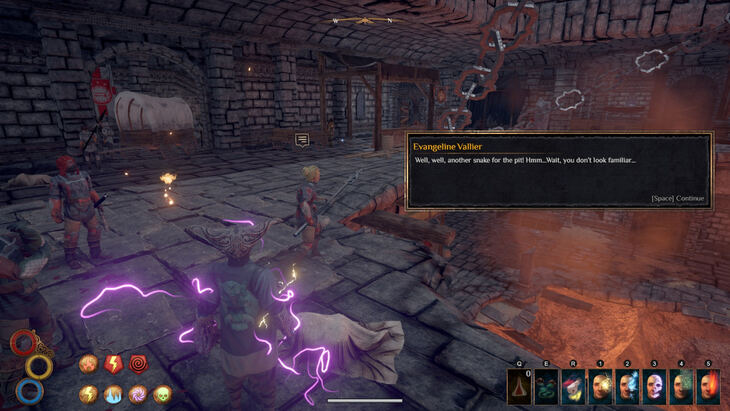Select the purple swirl element icon
This screenshot has height=411, width=730.
coord(138,394)
